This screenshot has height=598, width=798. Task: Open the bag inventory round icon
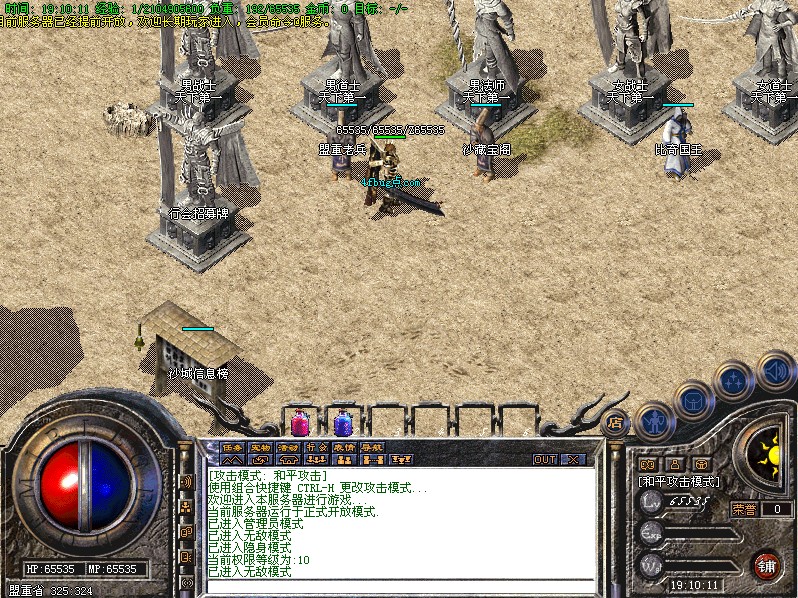693,400
